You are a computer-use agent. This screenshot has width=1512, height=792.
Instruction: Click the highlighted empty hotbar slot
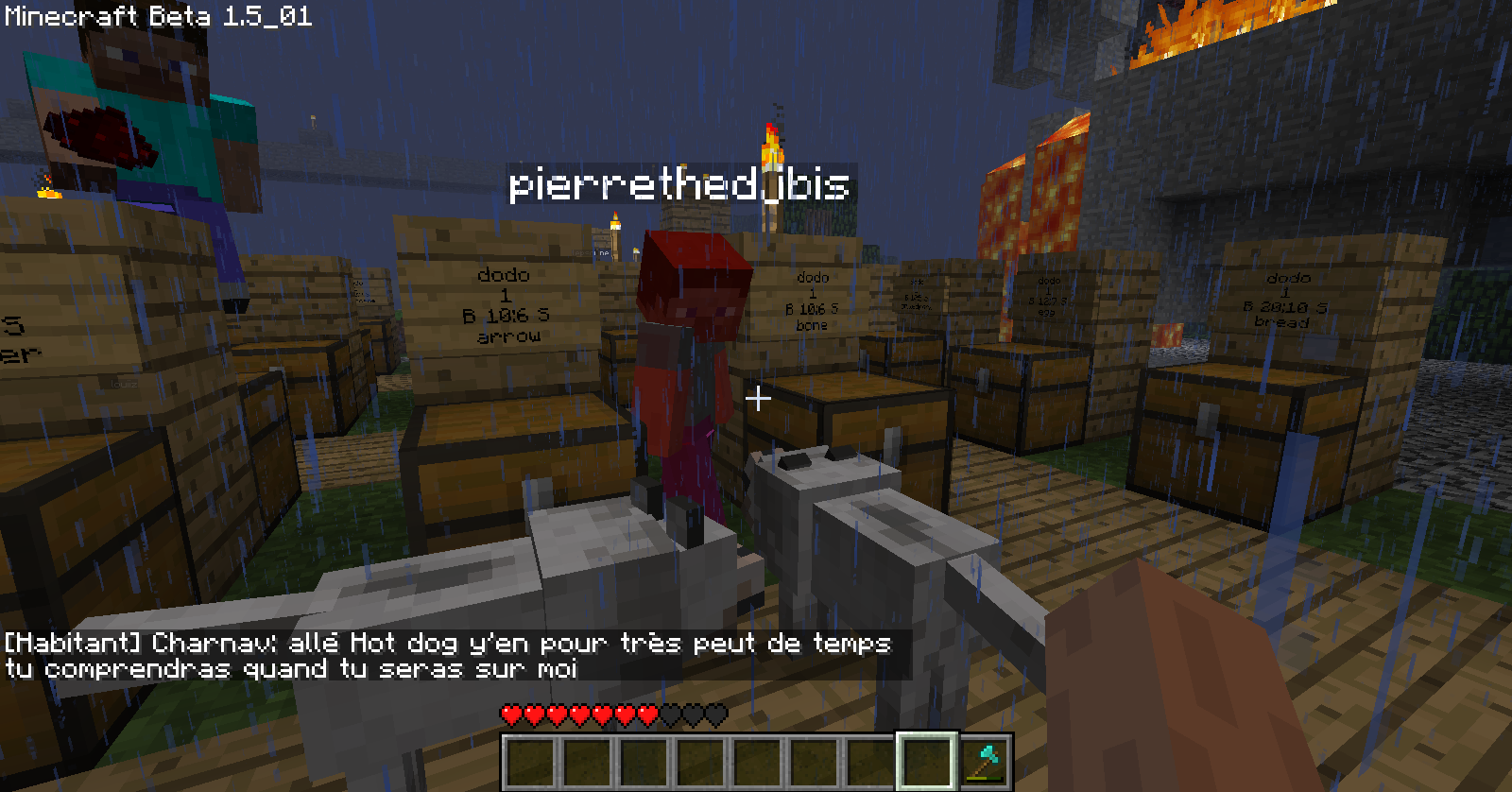(x=927, y=762)
